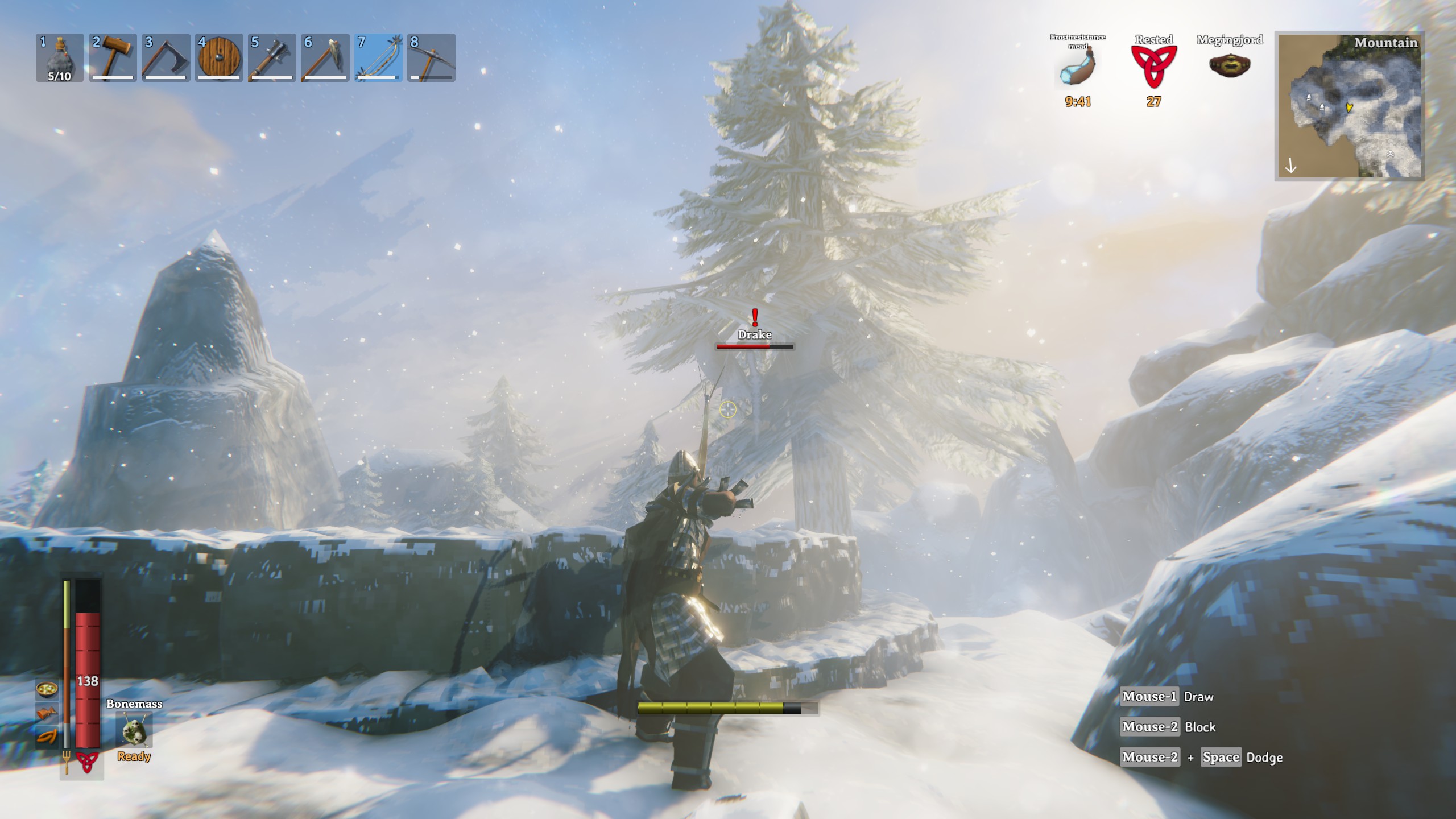Choose the axe in hotbar slot 3
This screenshot has height=819, width=1456.
[x=166, y=57]
